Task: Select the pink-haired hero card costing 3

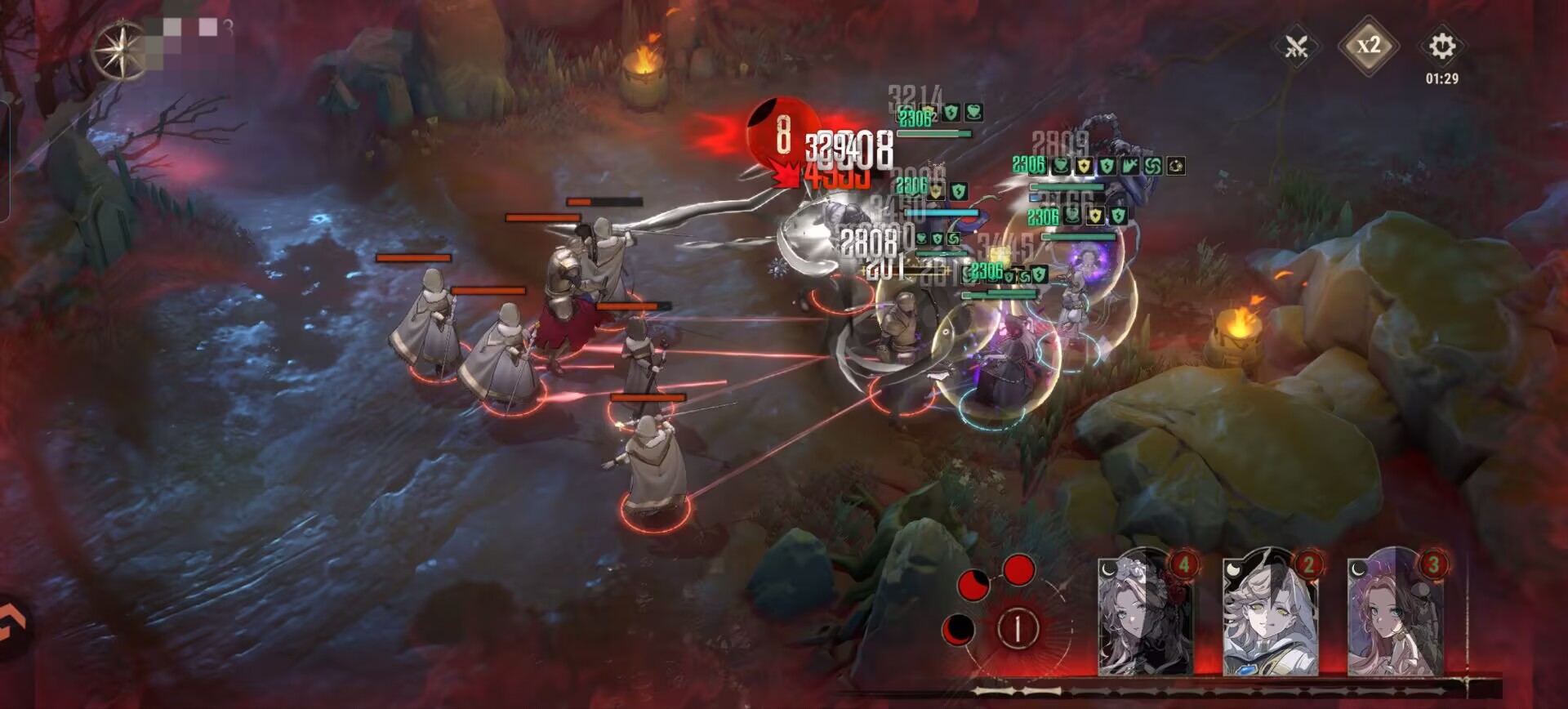Action: click(x=1395, y=614)
